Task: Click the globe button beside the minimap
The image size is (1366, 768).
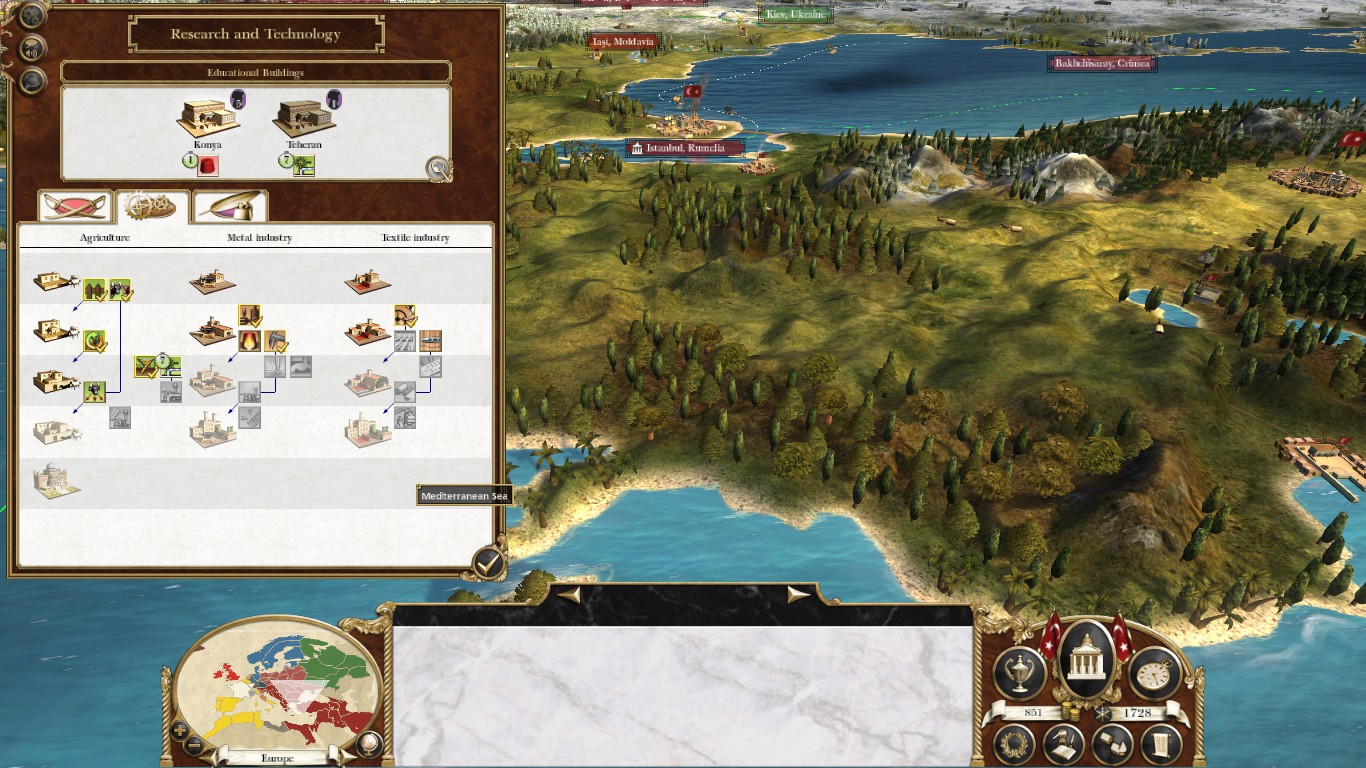Action: tap(369, 743)
